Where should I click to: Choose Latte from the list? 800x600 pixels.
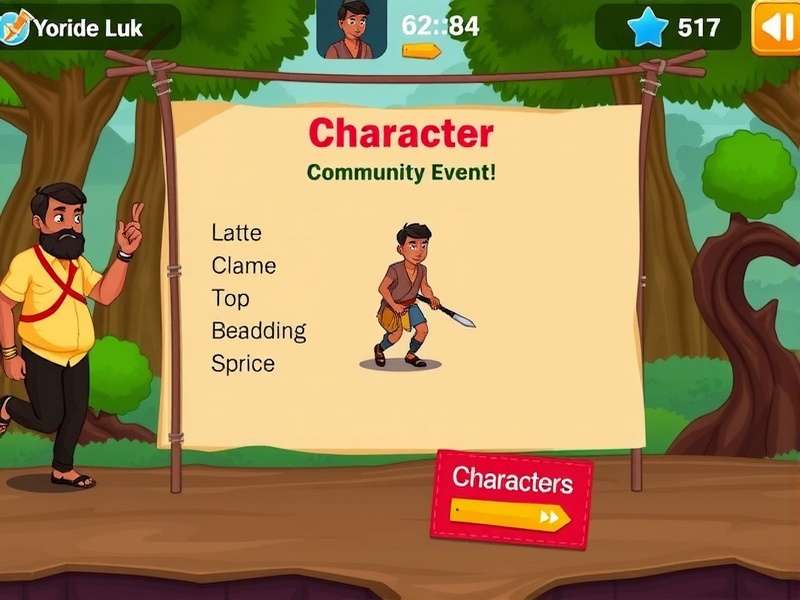point(236,233)
